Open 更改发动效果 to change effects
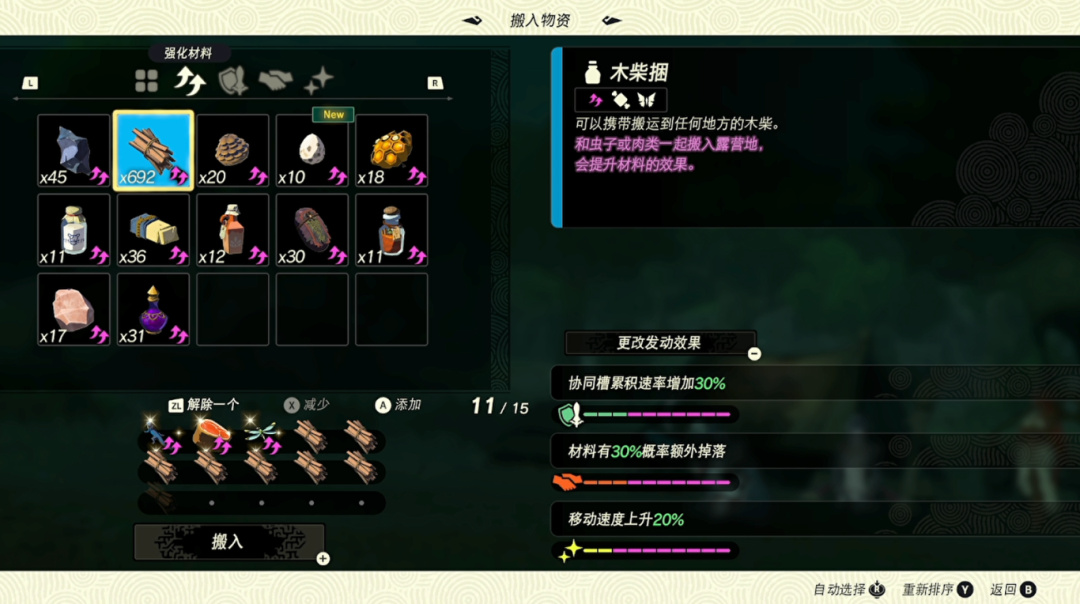This screenshot has height=604, width=1080. pos(659,343)
